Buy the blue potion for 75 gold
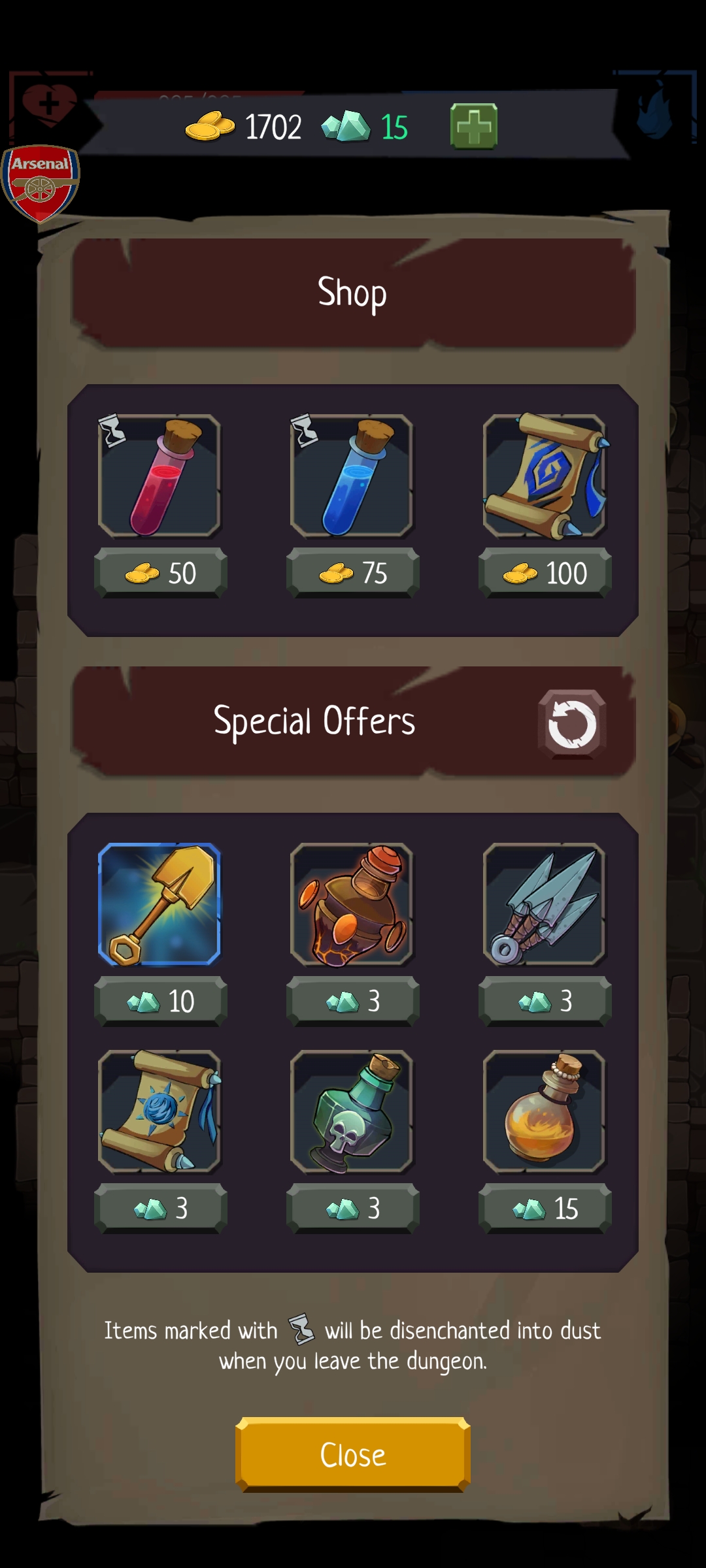 click(353, 573)
